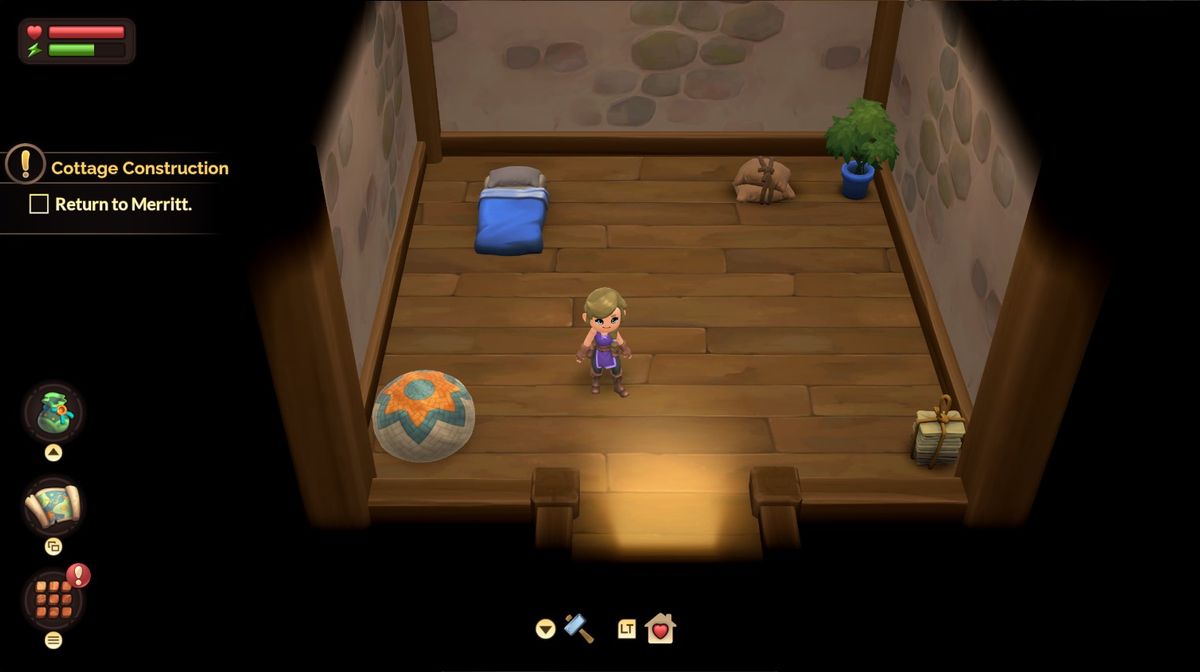1200x672 pixels.
Task: Open the grid menu with alert badge
Action: (53, 599)
